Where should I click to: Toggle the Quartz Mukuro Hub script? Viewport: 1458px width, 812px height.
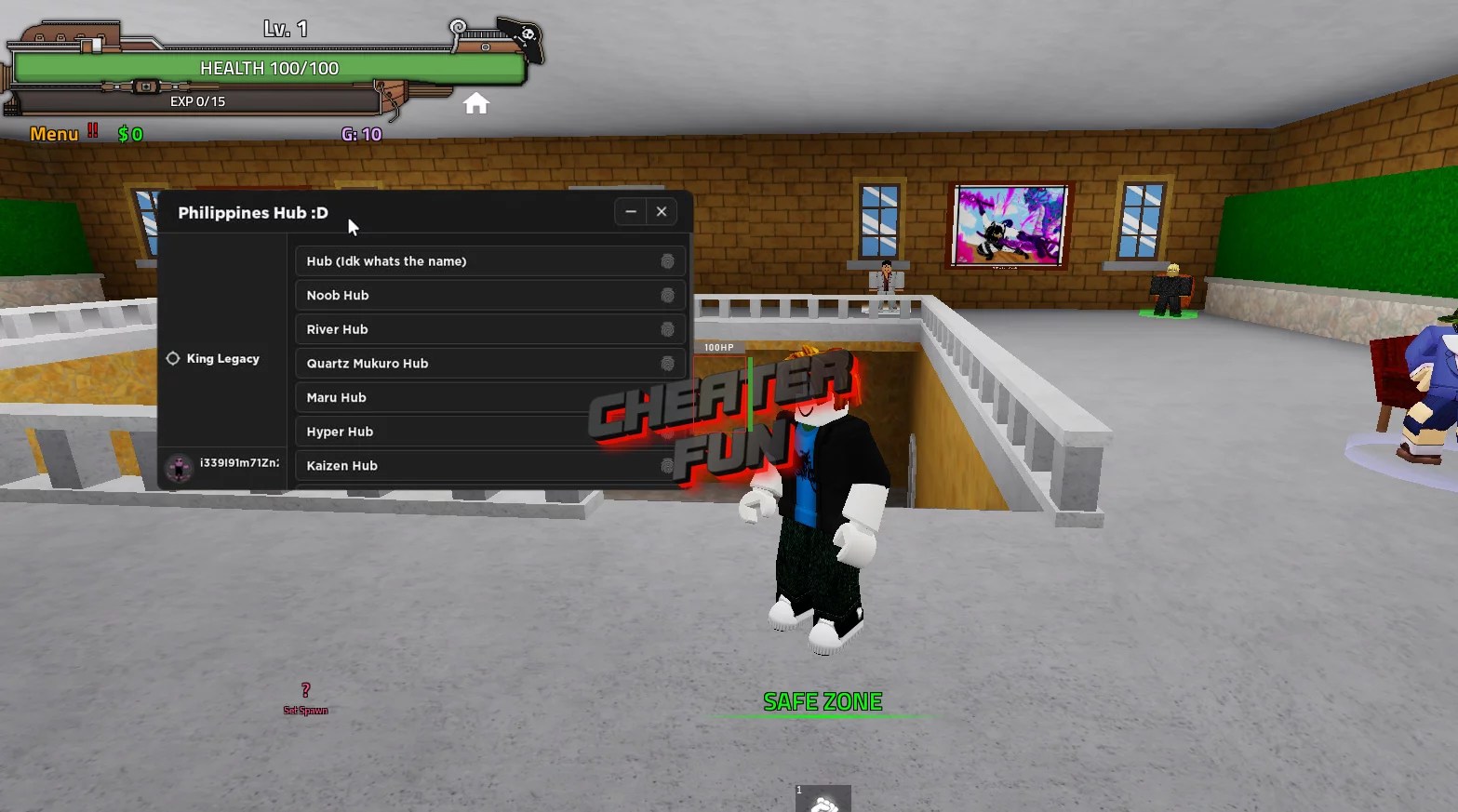click(667, 363)
